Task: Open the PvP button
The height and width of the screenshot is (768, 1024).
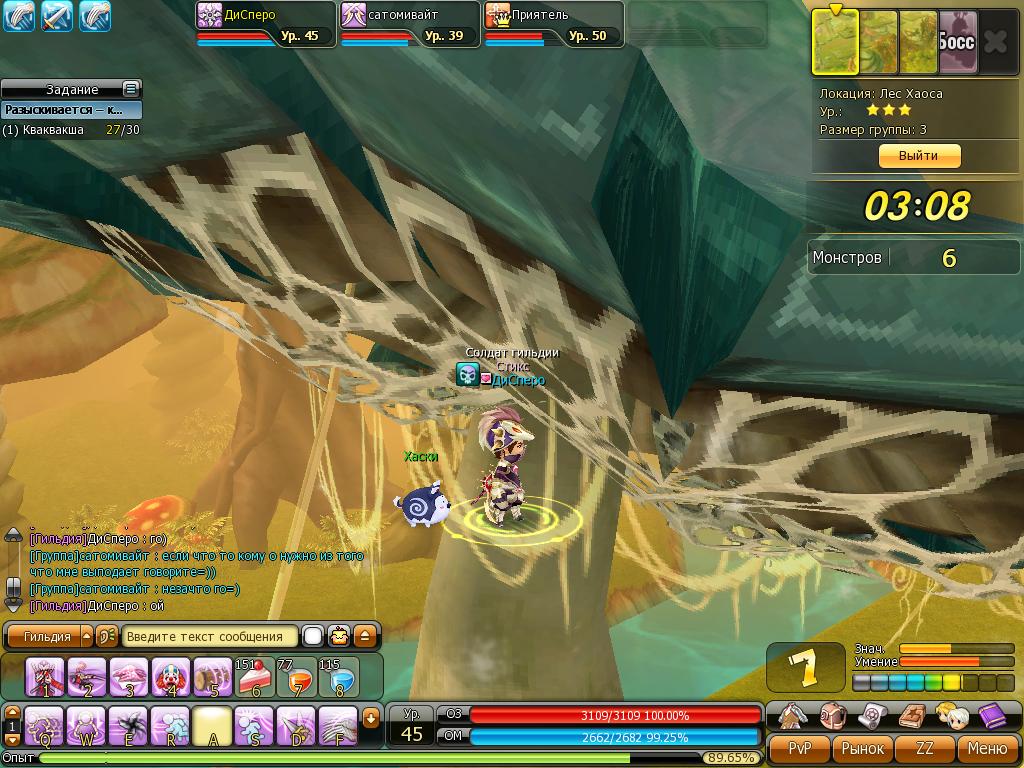Action: [800, 748]
